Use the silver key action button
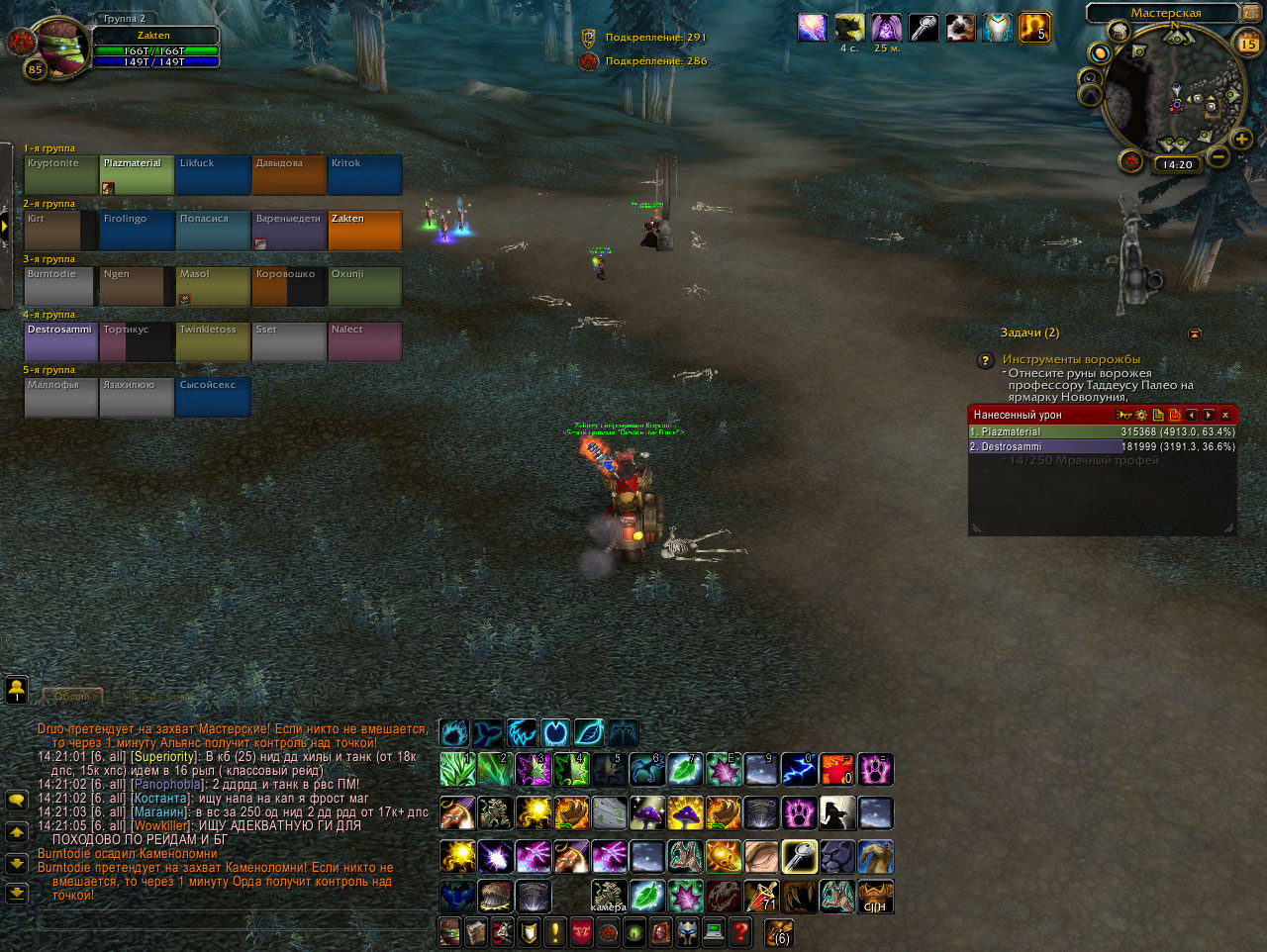Viewport: 1267px width, 952px height. coord(800,857)
